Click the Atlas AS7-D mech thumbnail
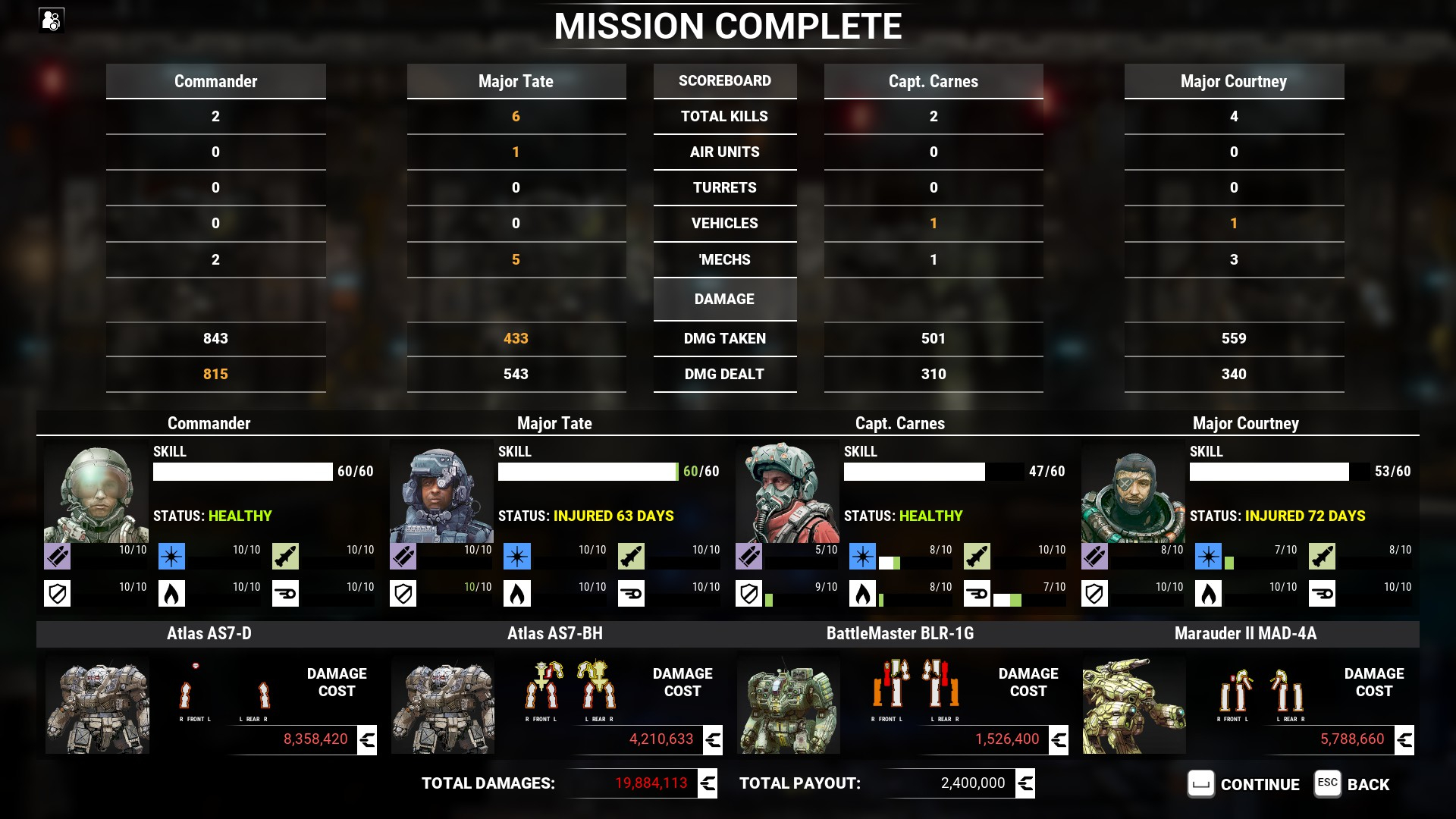Viewport: 1456px width, 819px height. [97, 706]
